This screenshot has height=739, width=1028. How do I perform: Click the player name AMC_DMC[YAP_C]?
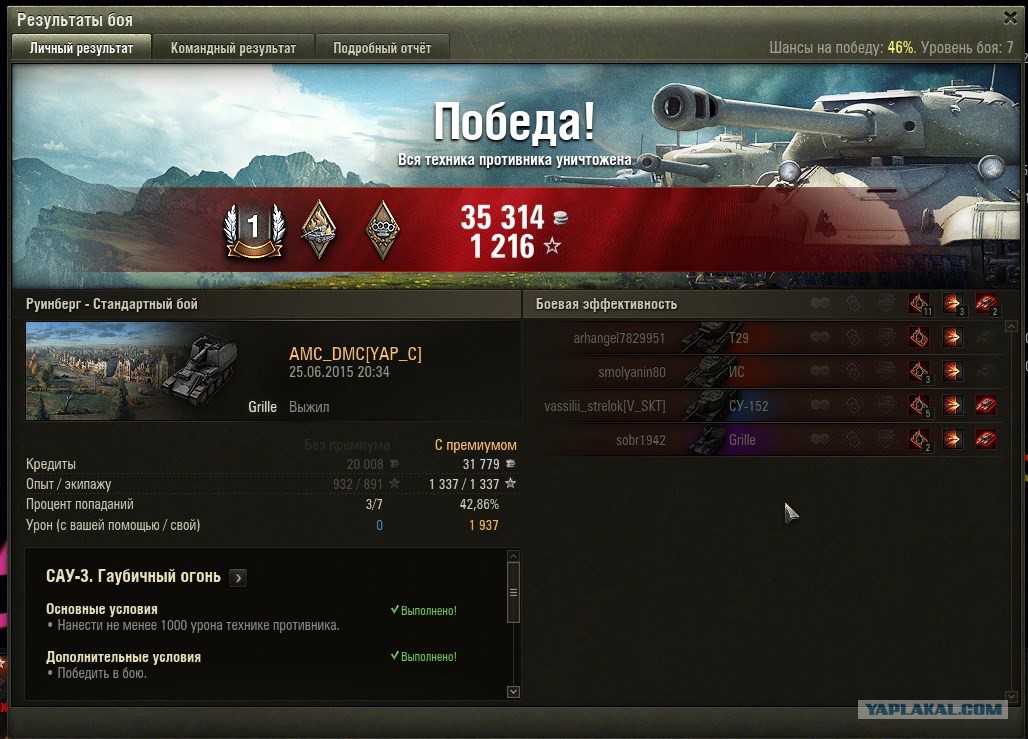(x=355, y=354)
